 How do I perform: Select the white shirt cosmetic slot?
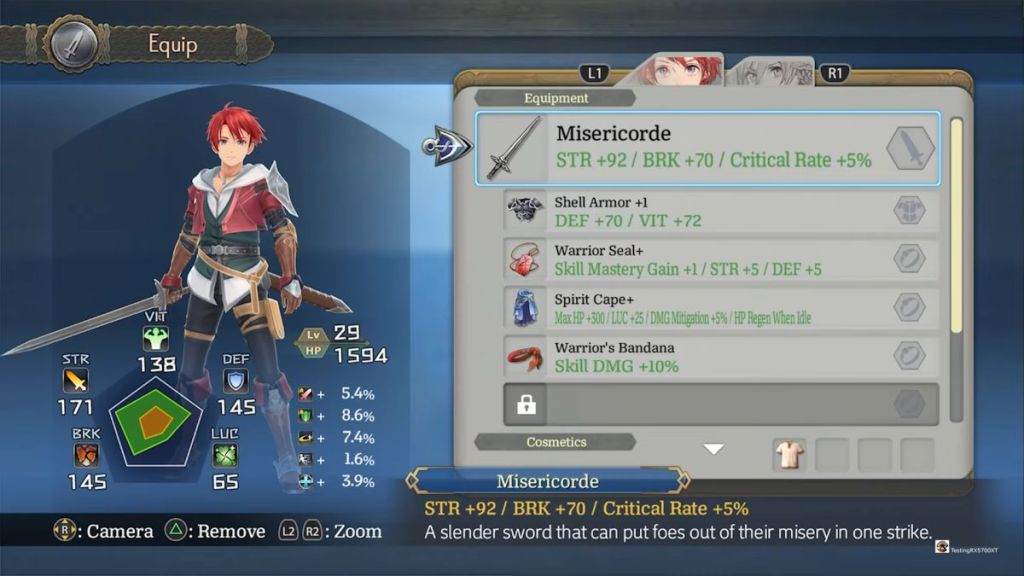tap(790, 455)
